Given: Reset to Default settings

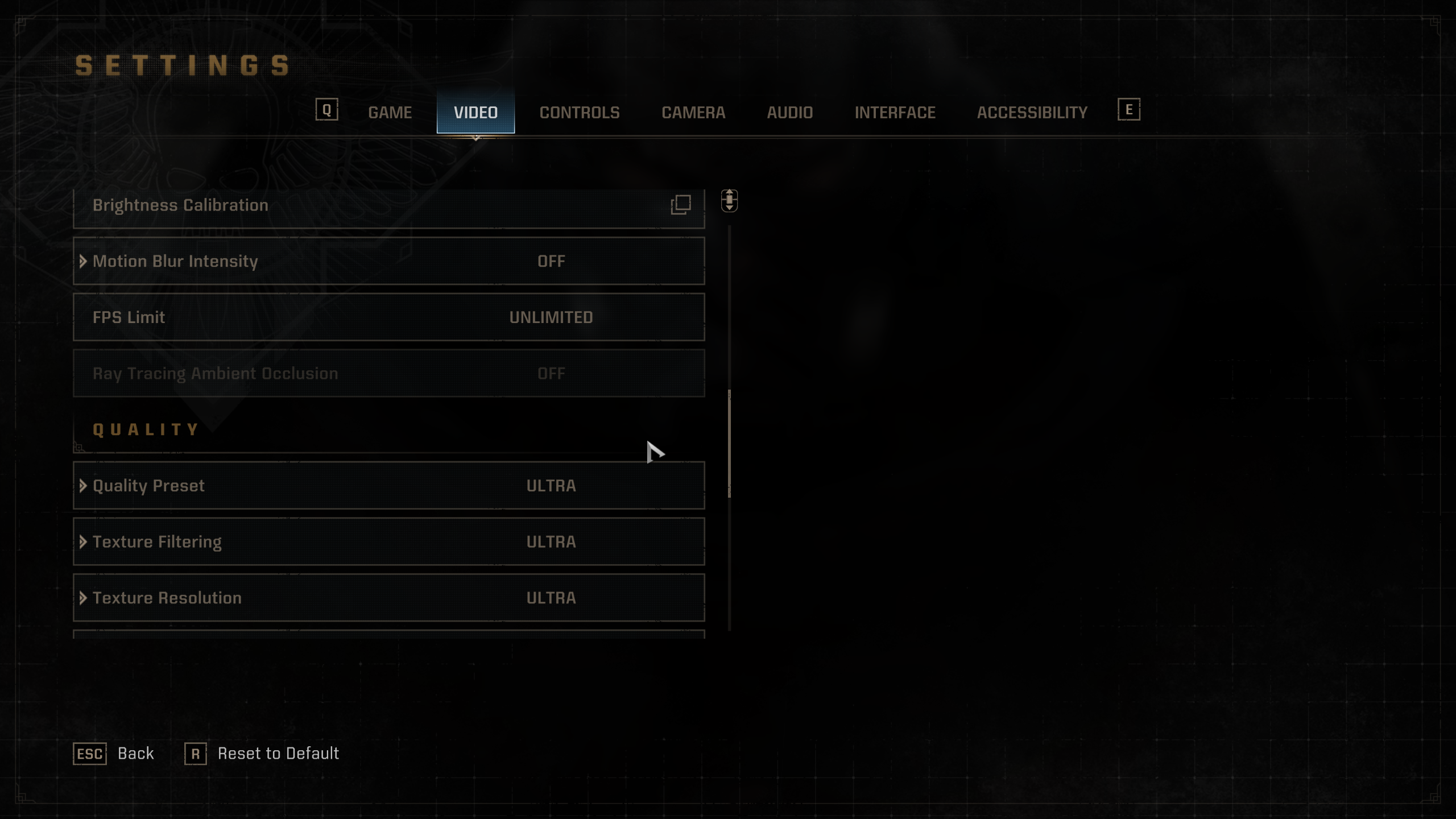Looking at the screenshot, I should [x=262, y=754].
